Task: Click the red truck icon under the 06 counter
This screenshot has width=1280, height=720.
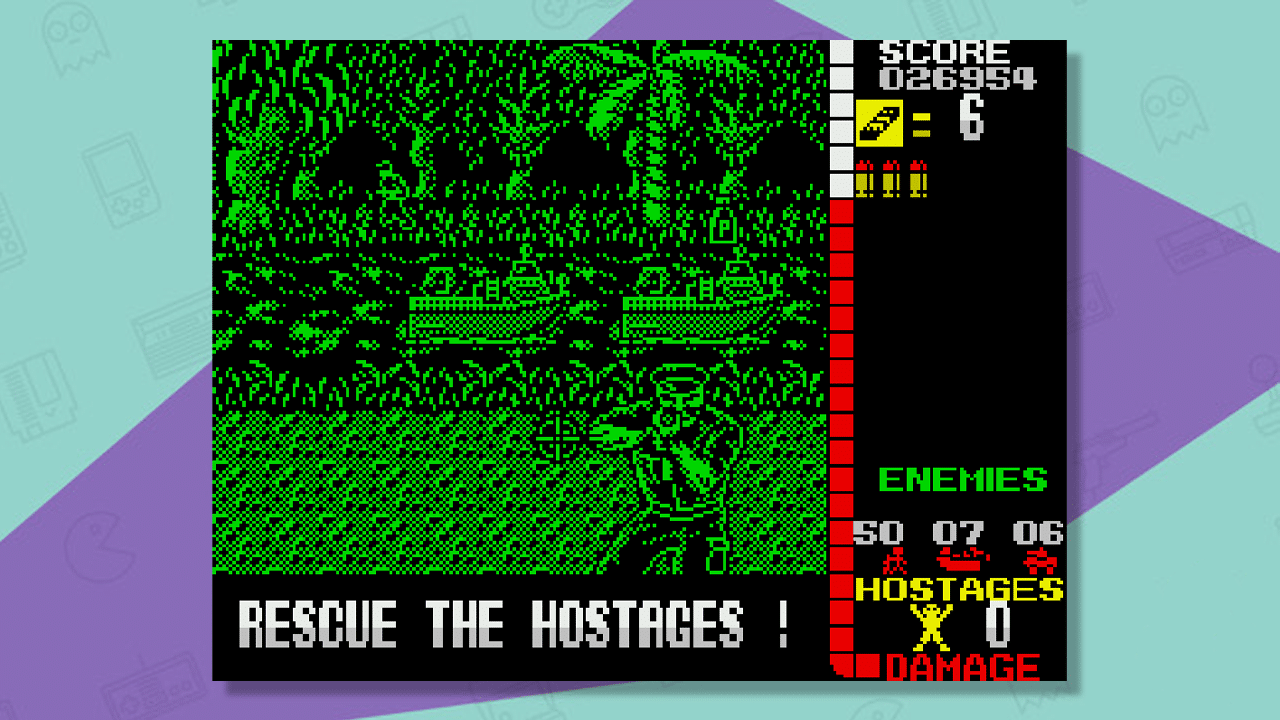Action: (1038, 562)
